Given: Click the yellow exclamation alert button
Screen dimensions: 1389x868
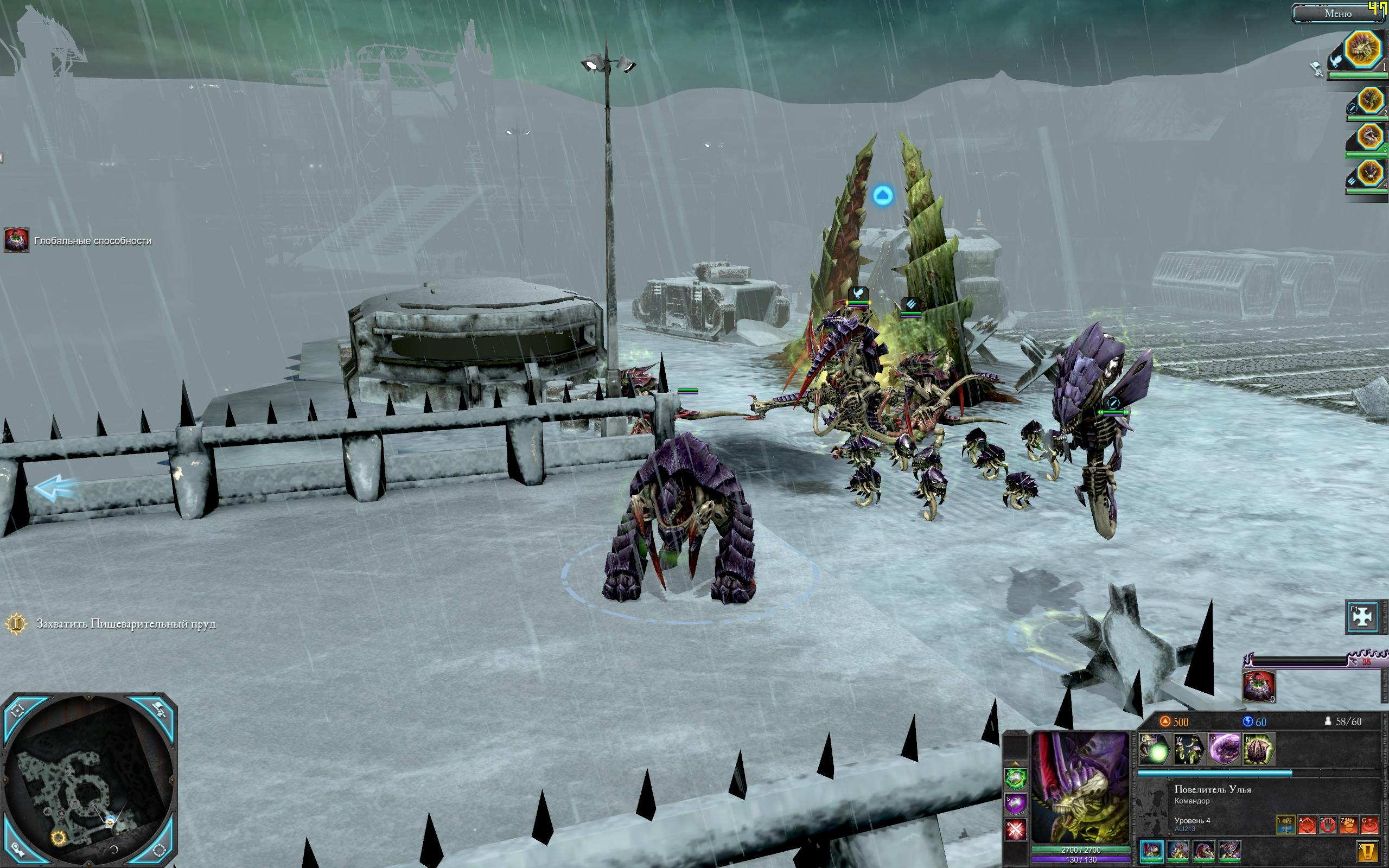Looking at the screenshot, I should [x=1368, y=851].
